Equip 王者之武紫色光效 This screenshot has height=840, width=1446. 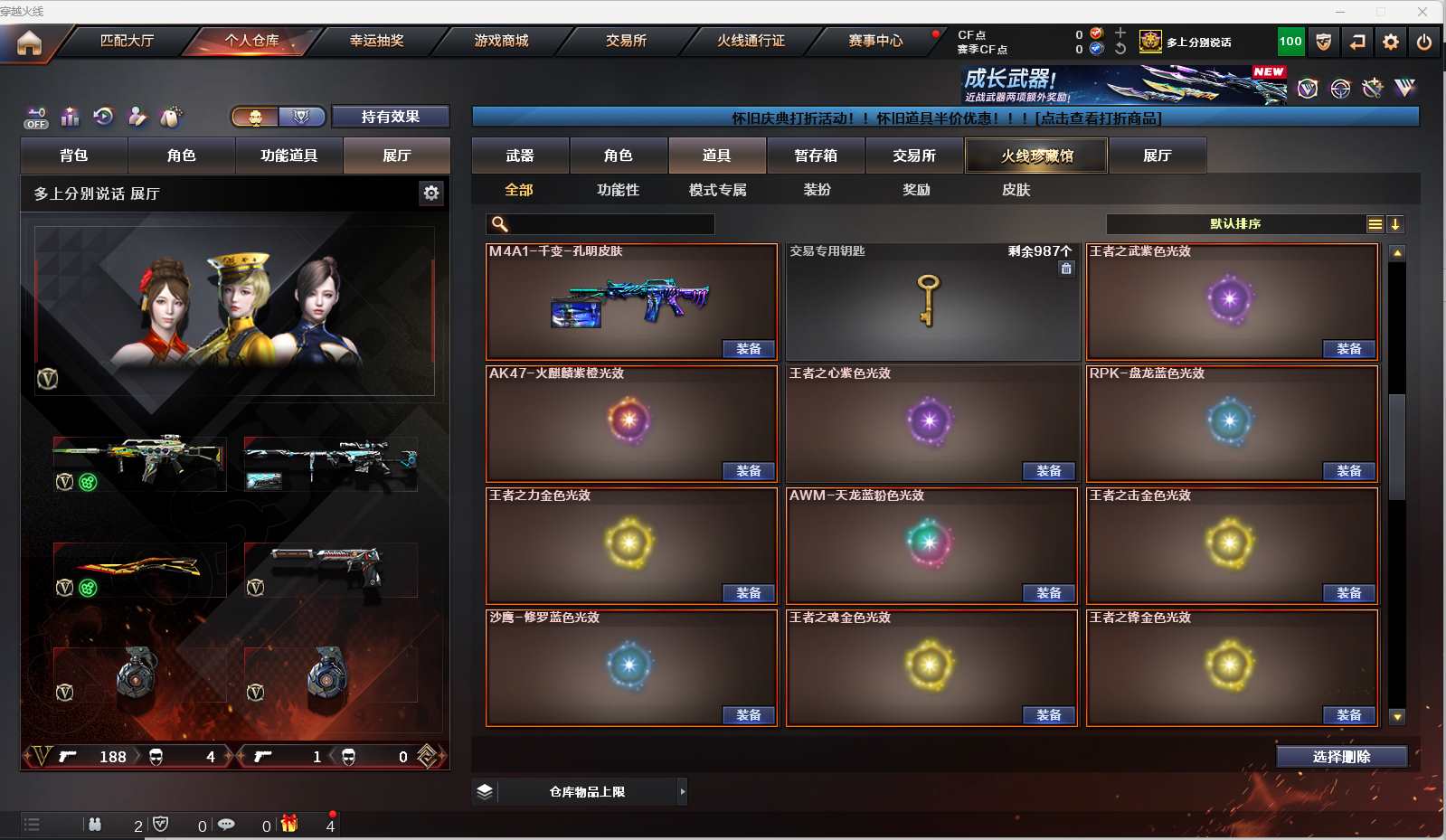coord(1348,349)
